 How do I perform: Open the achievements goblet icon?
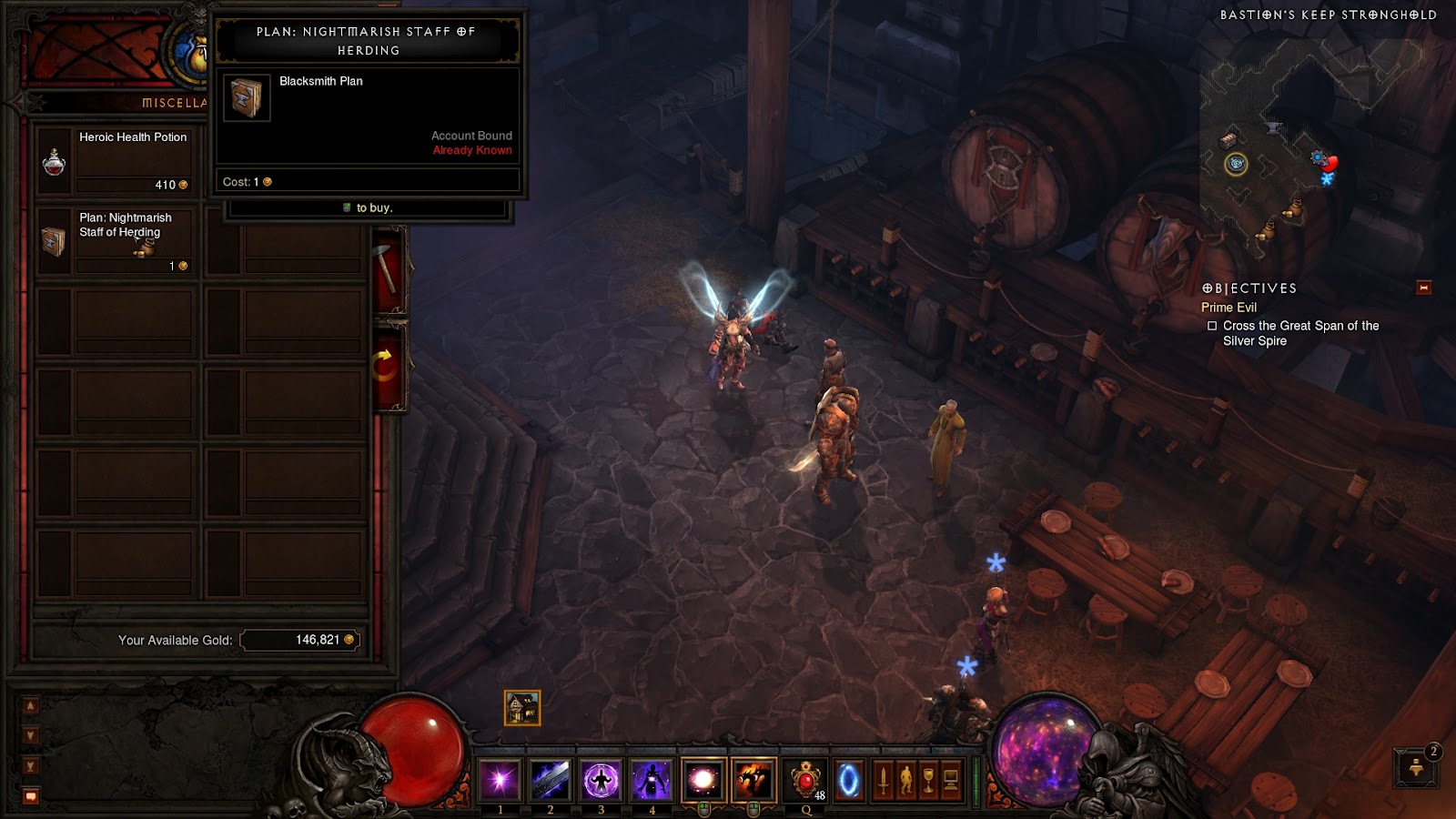pos(928,778)
